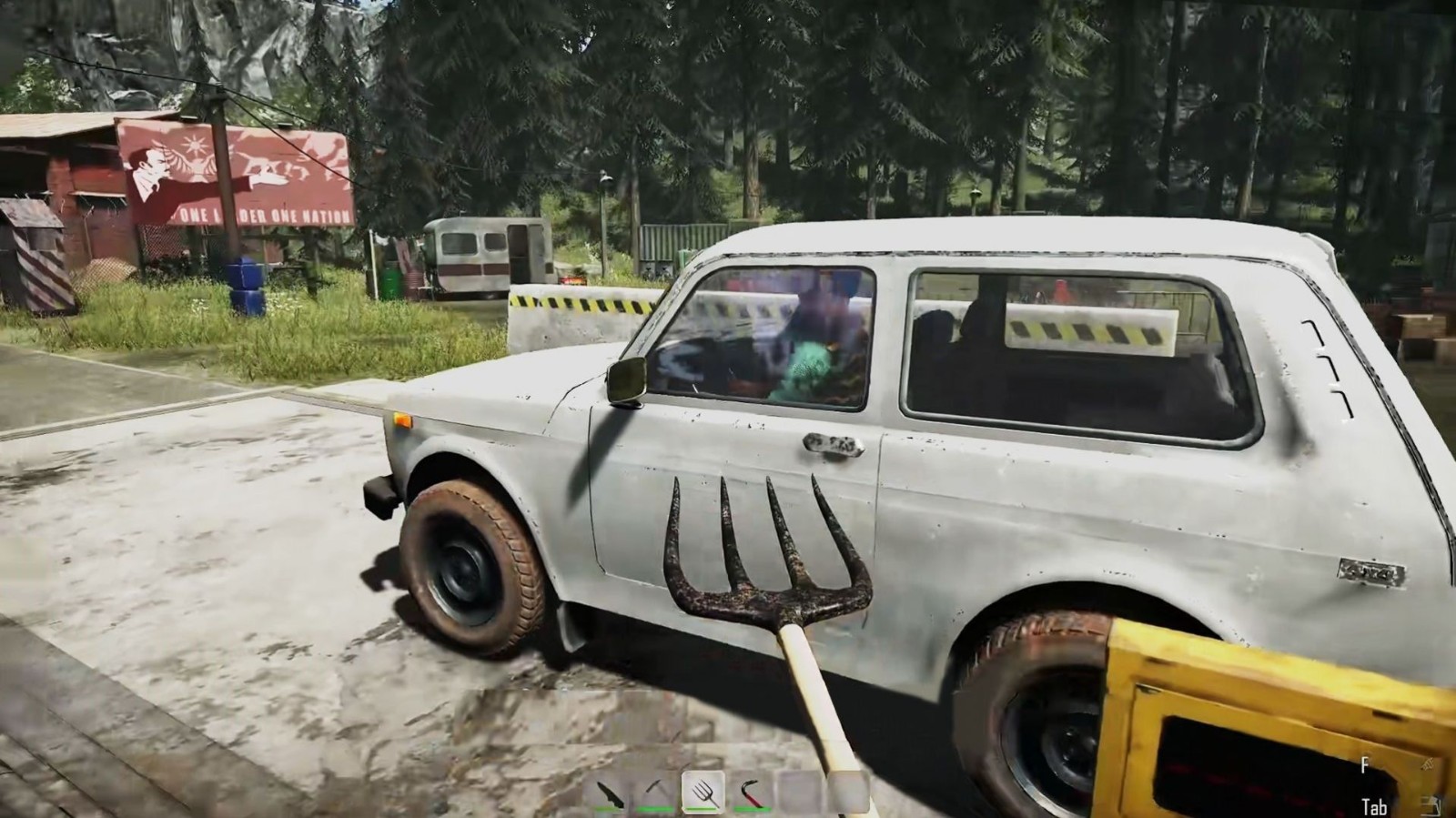1456x818 pixels.
Task: Equip the pickaxe from the hotbar
Action: coord(657,793)
